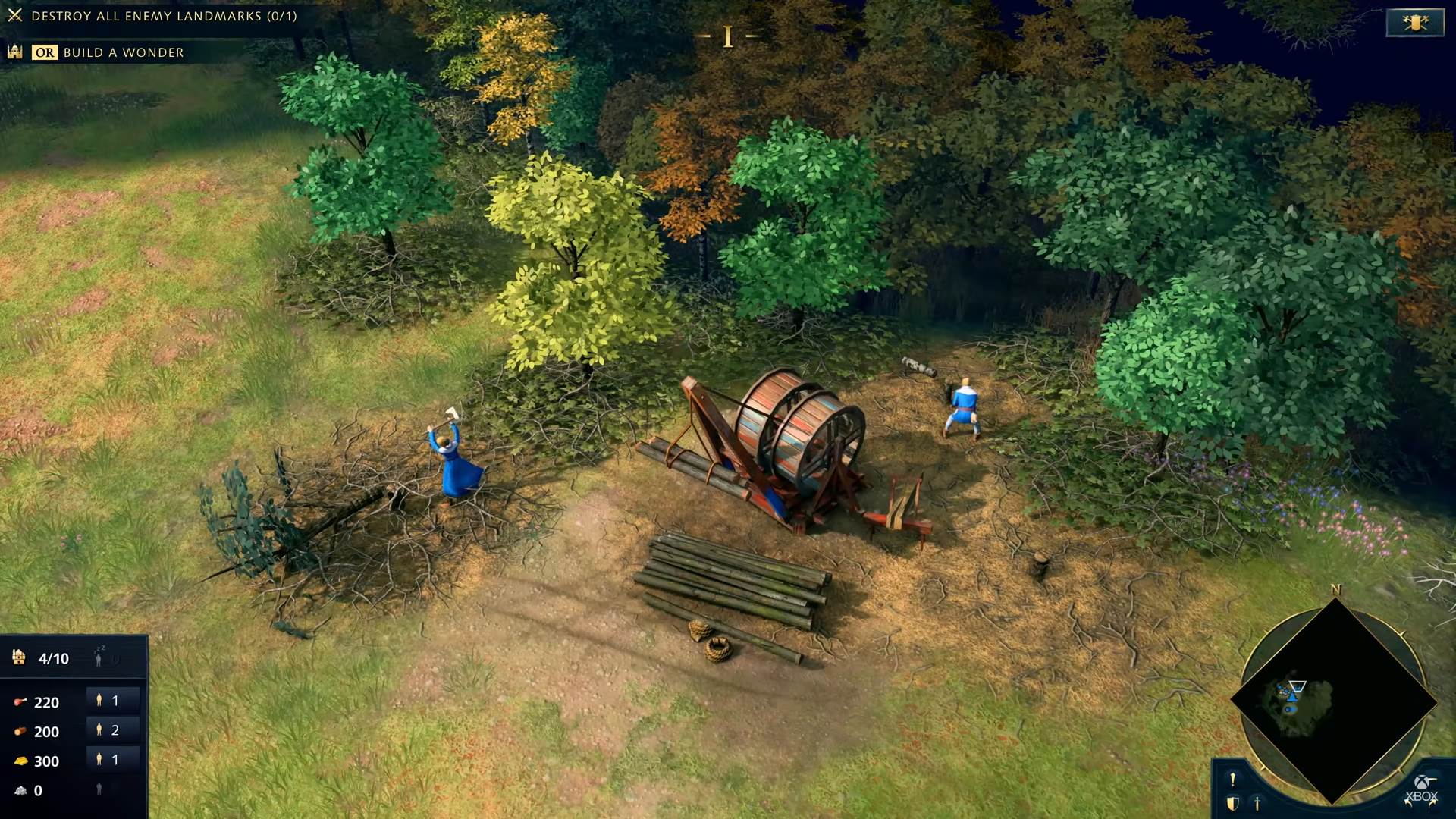Toggle the exclamation alert icon near the minimap
The height and width of the screenshot is (819, 1456).
pos(1232,780)
